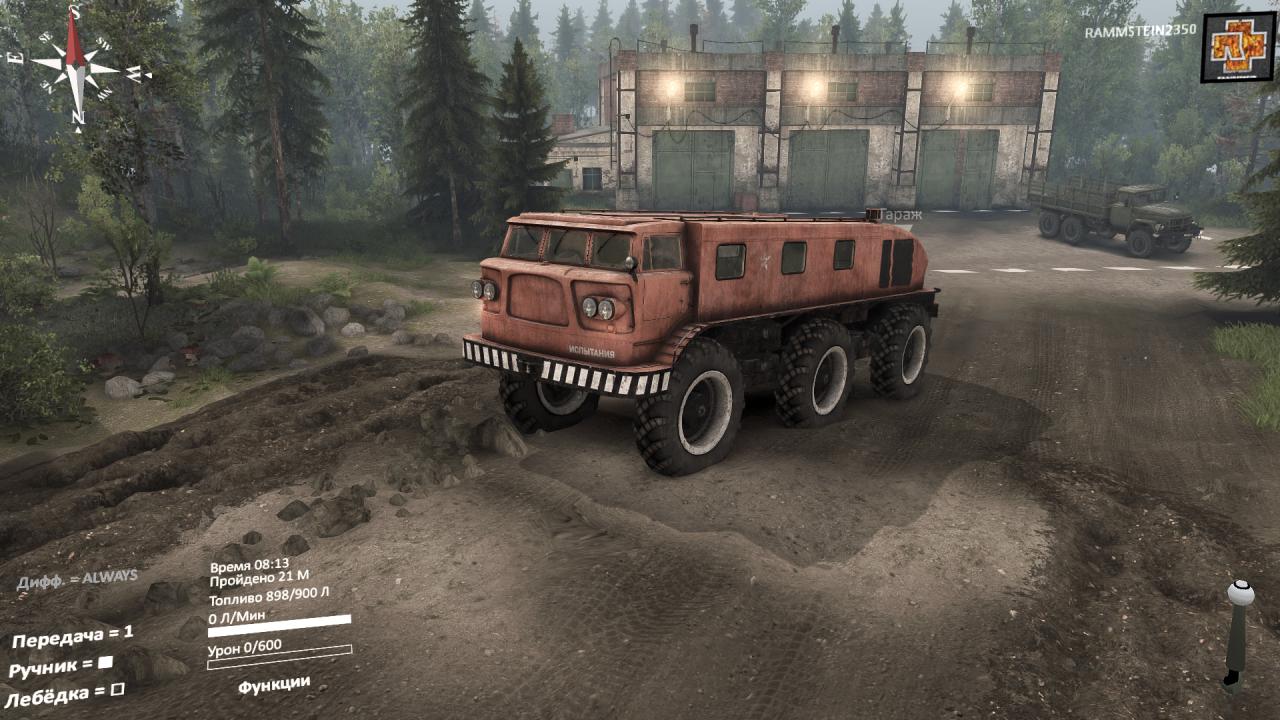Select the RAMMSTEIN2350 player avatar
Viewport: 1280px width, 720px height.
(x=1237, y=47)
